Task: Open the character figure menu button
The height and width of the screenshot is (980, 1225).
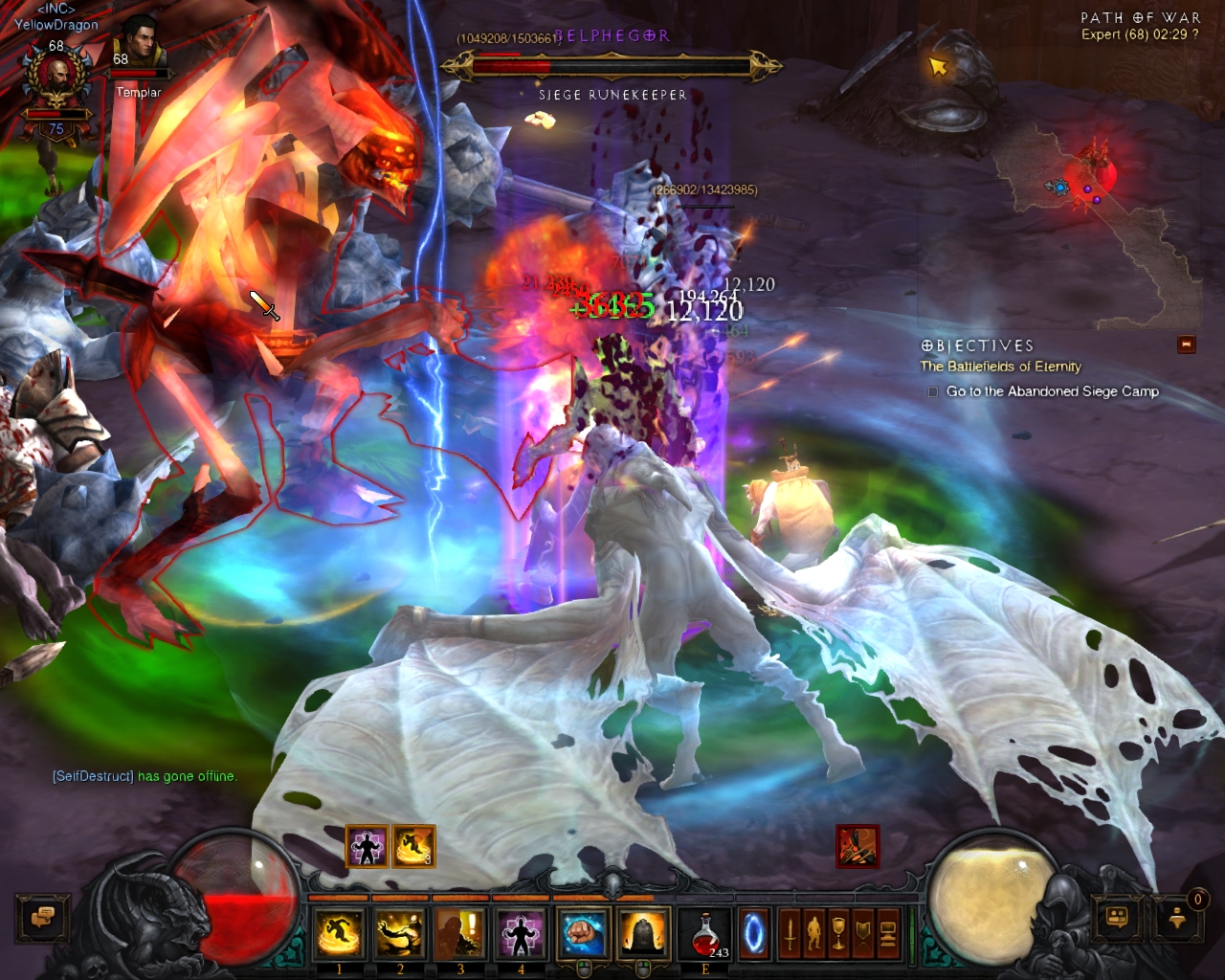Action: [814, 933]
